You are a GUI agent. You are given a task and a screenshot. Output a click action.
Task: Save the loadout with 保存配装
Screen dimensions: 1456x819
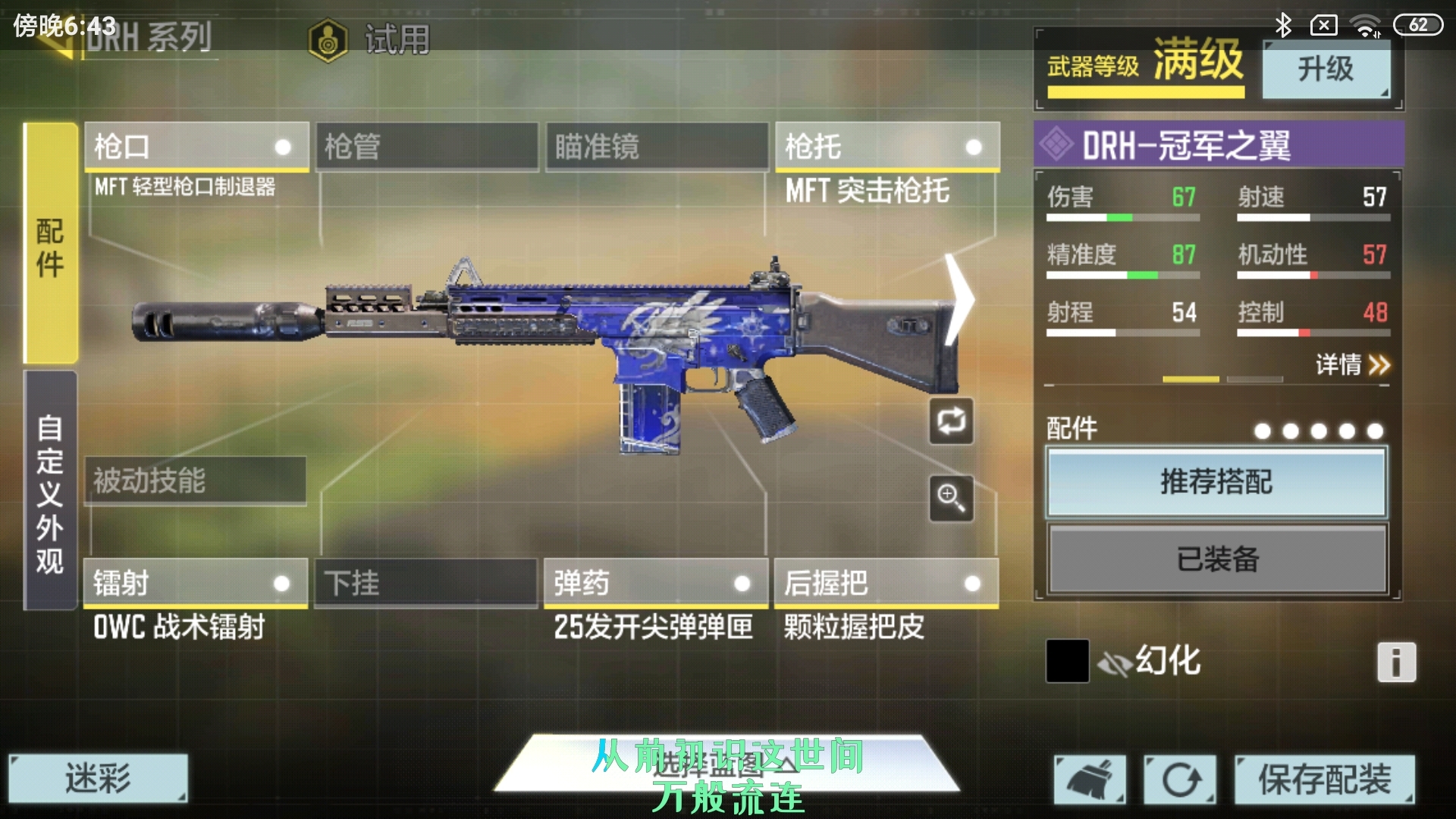point(1324,780)
